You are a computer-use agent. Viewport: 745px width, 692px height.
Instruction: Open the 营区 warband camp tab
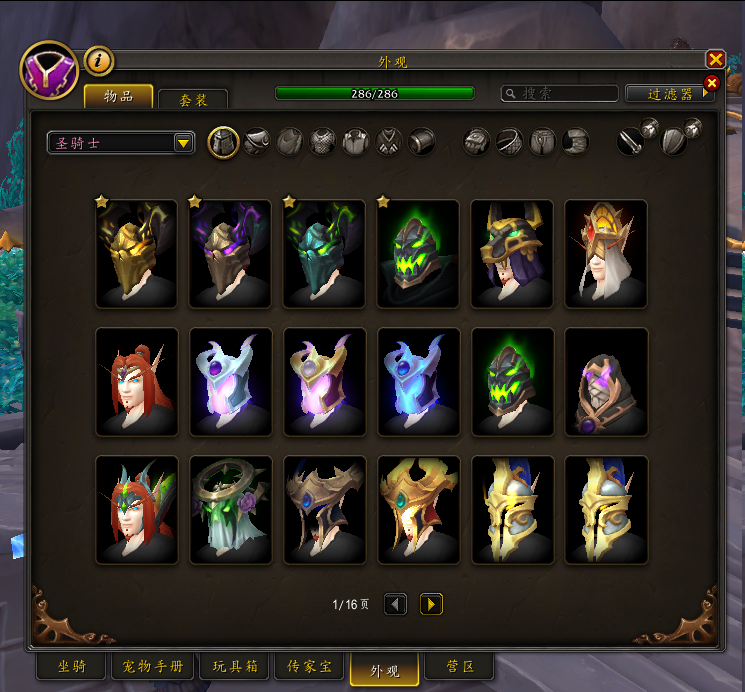(x=460, y=667)
